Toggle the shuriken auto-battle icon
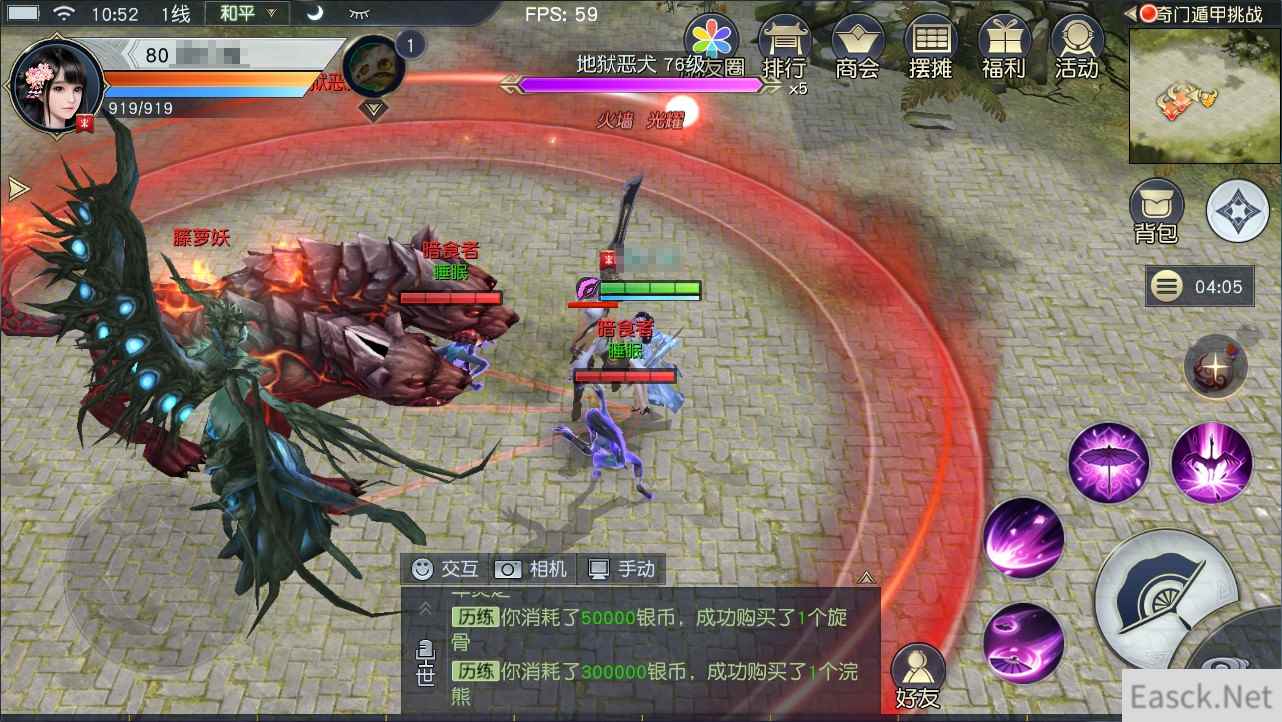Screen dimensions: 1282x722 click(1237, 210)
